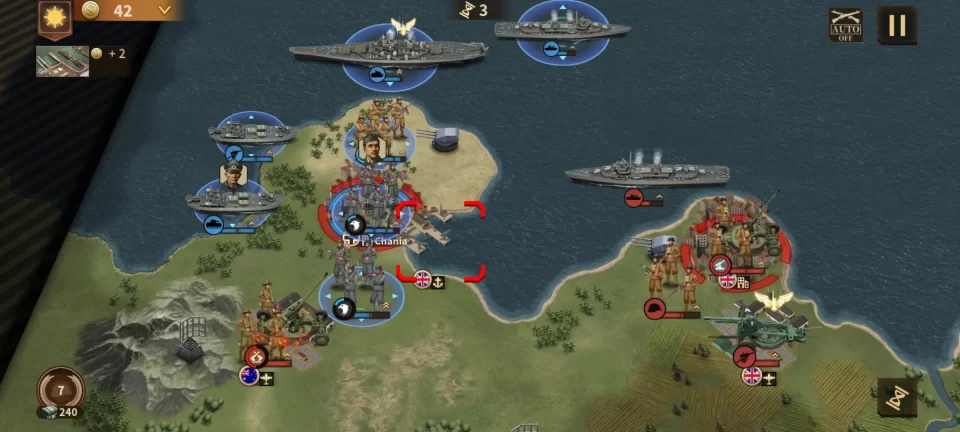This screenshot has width=960, height=432.
Task: Select the large battleship with eagle emblem
Action: pos(389,52)
